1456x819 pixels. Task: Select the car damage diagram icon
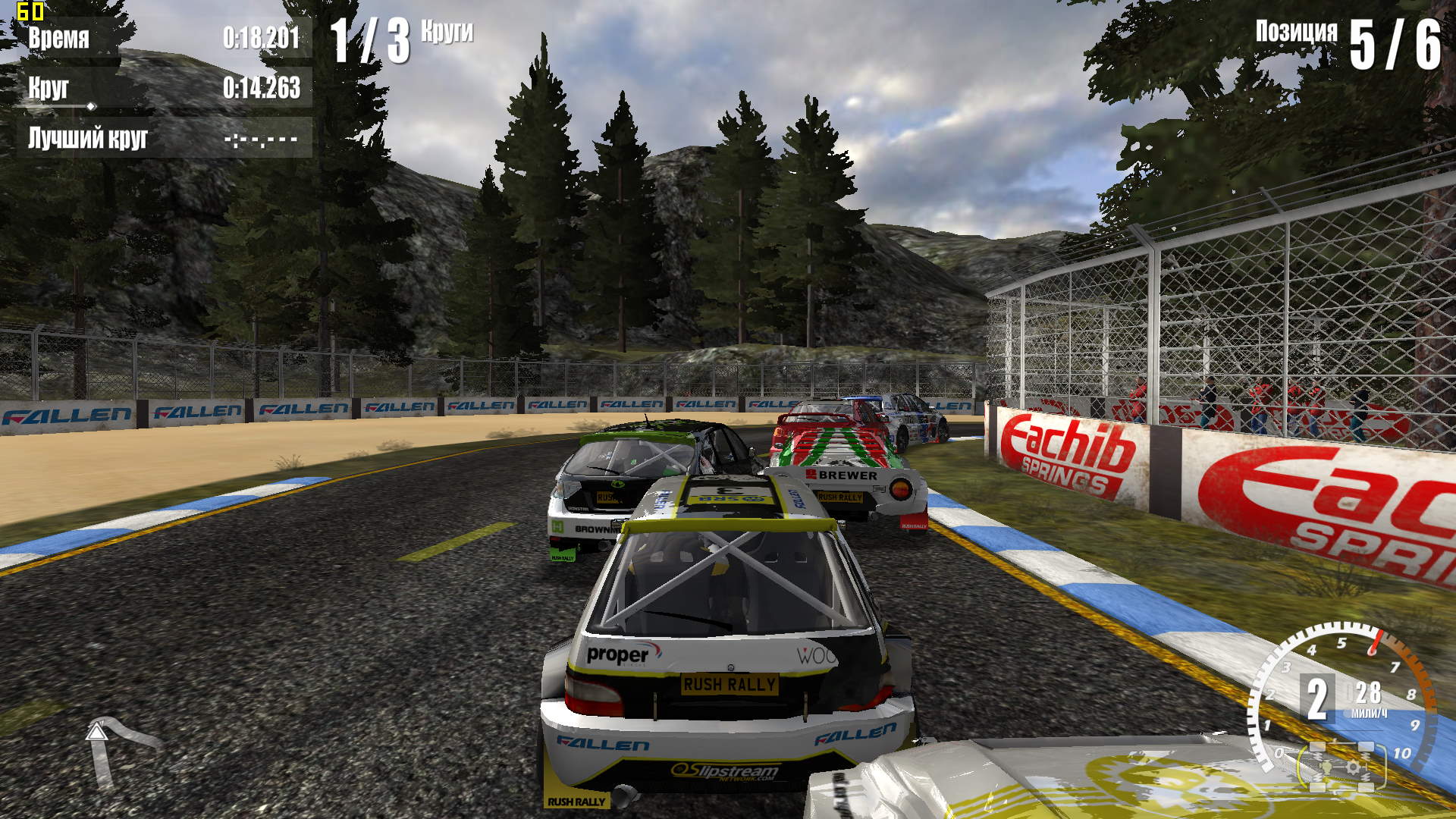[x=1341, y=766]
